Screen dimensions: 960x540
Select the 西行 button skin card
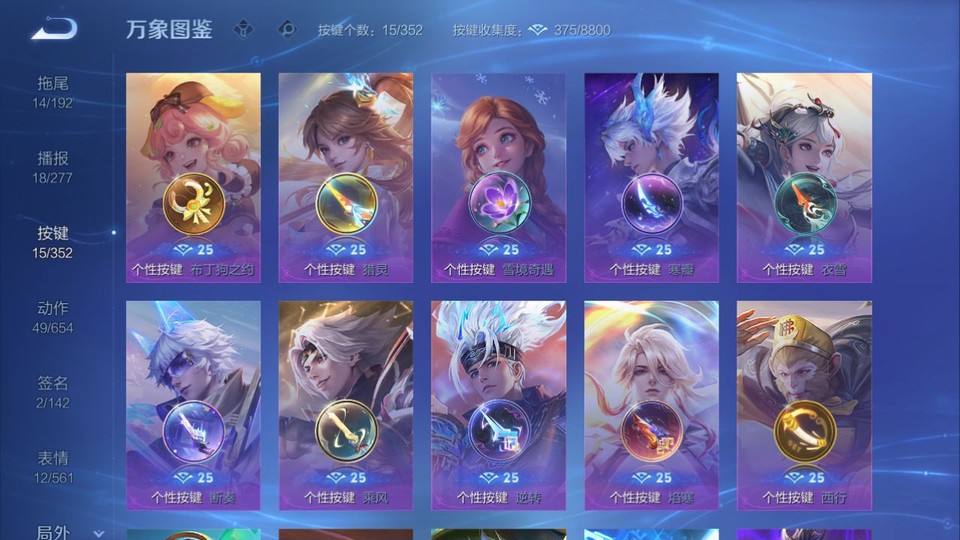click(x=804, y=405)
